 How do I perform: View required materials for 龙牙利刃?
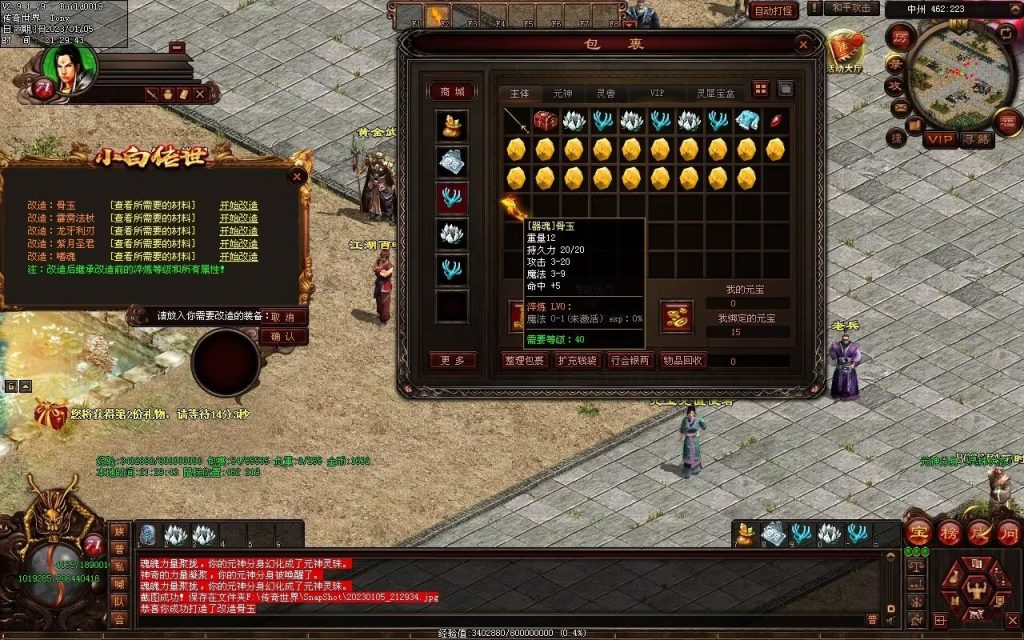152,231
